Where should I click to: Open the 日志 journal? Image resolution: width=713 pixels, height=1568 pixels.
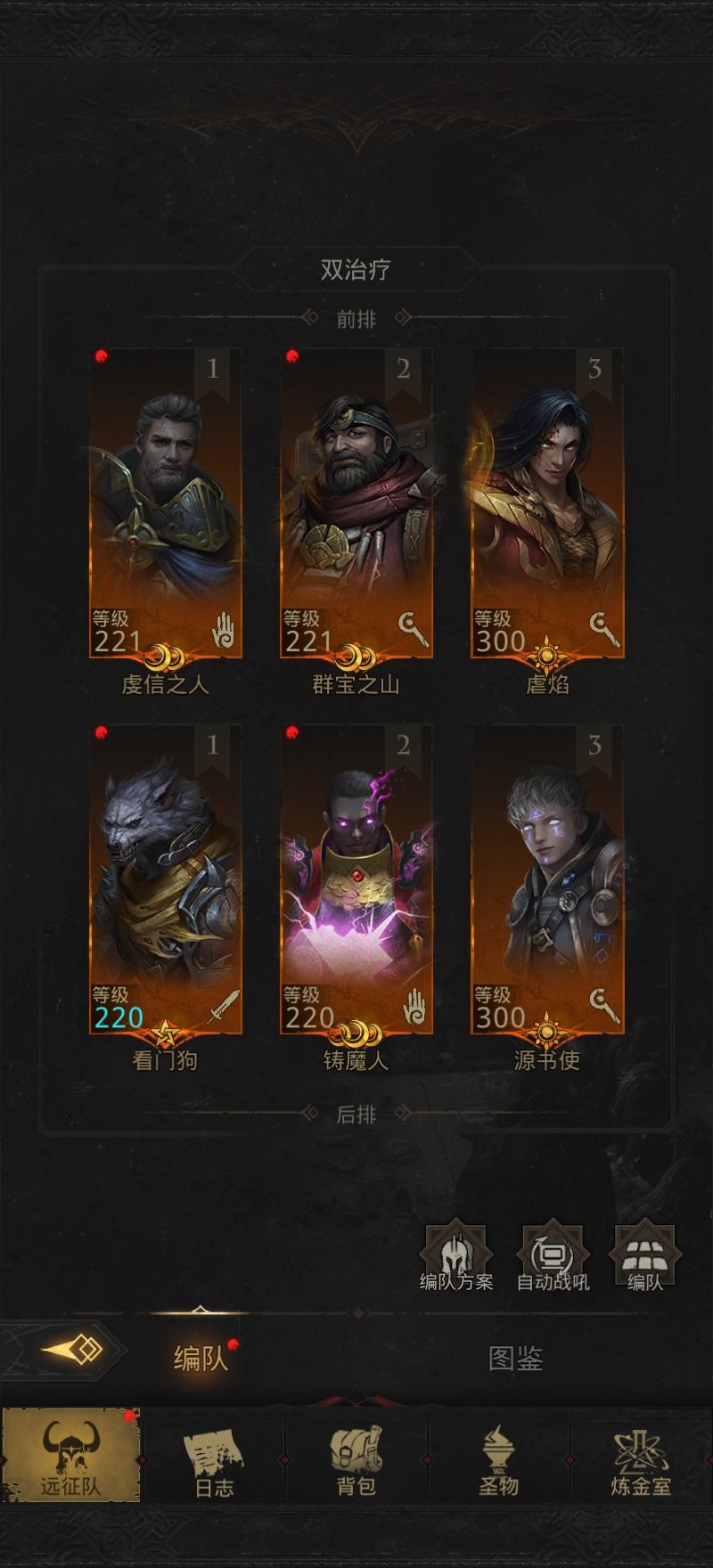[x=214, y=1455]
